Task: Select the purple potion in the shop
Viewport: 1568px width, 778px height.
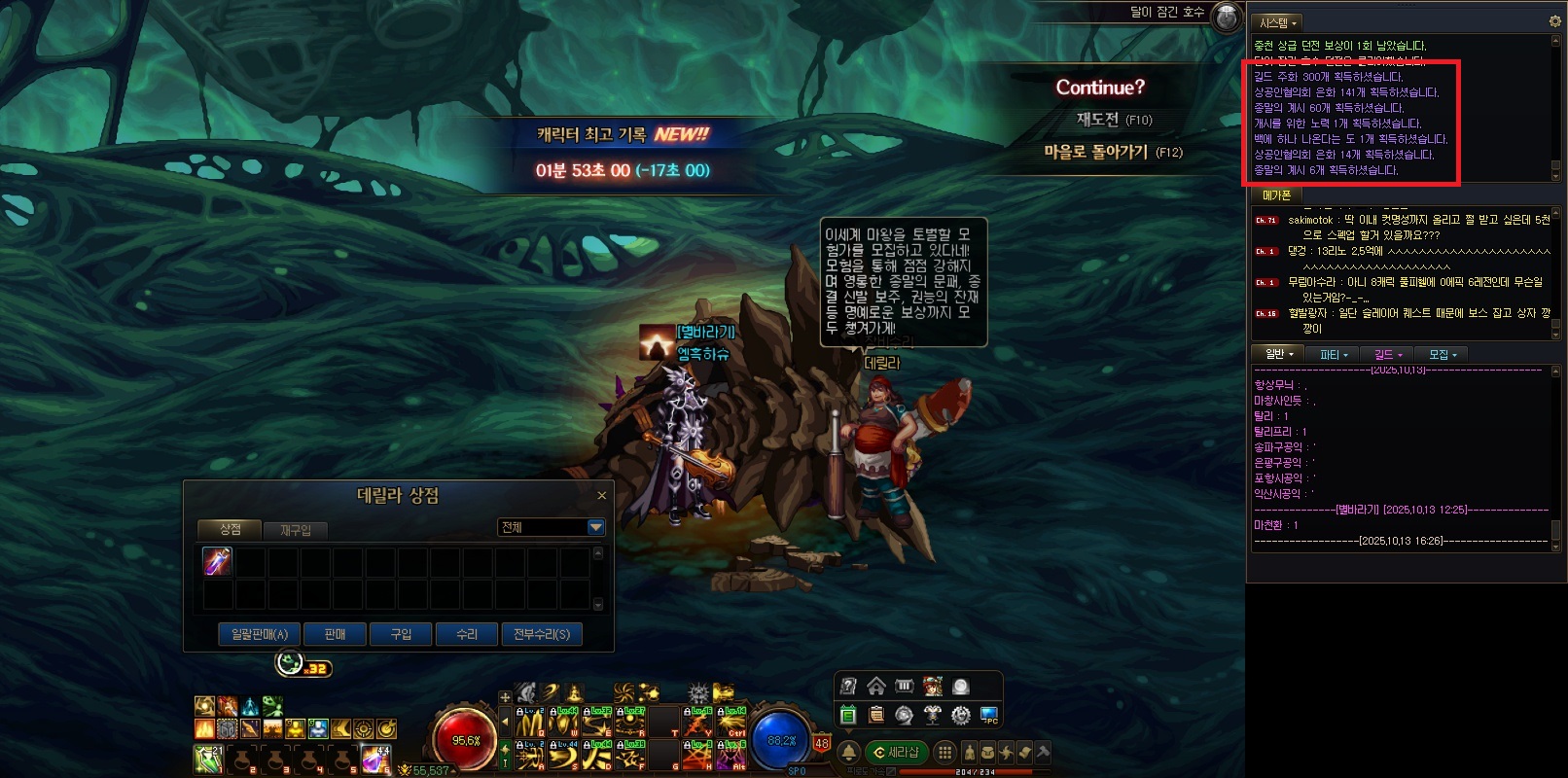Action: [217, 561]
